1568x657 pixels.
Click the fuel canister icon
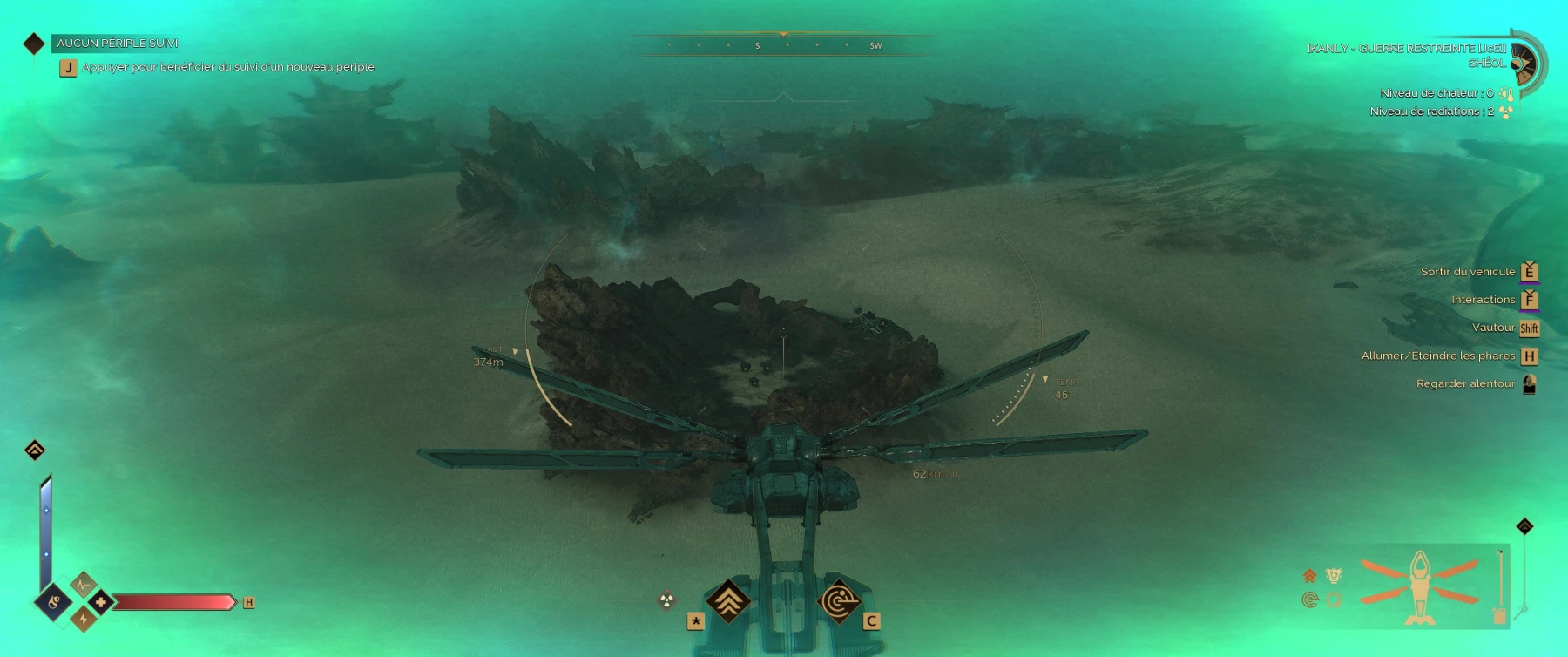(1499, 615)
